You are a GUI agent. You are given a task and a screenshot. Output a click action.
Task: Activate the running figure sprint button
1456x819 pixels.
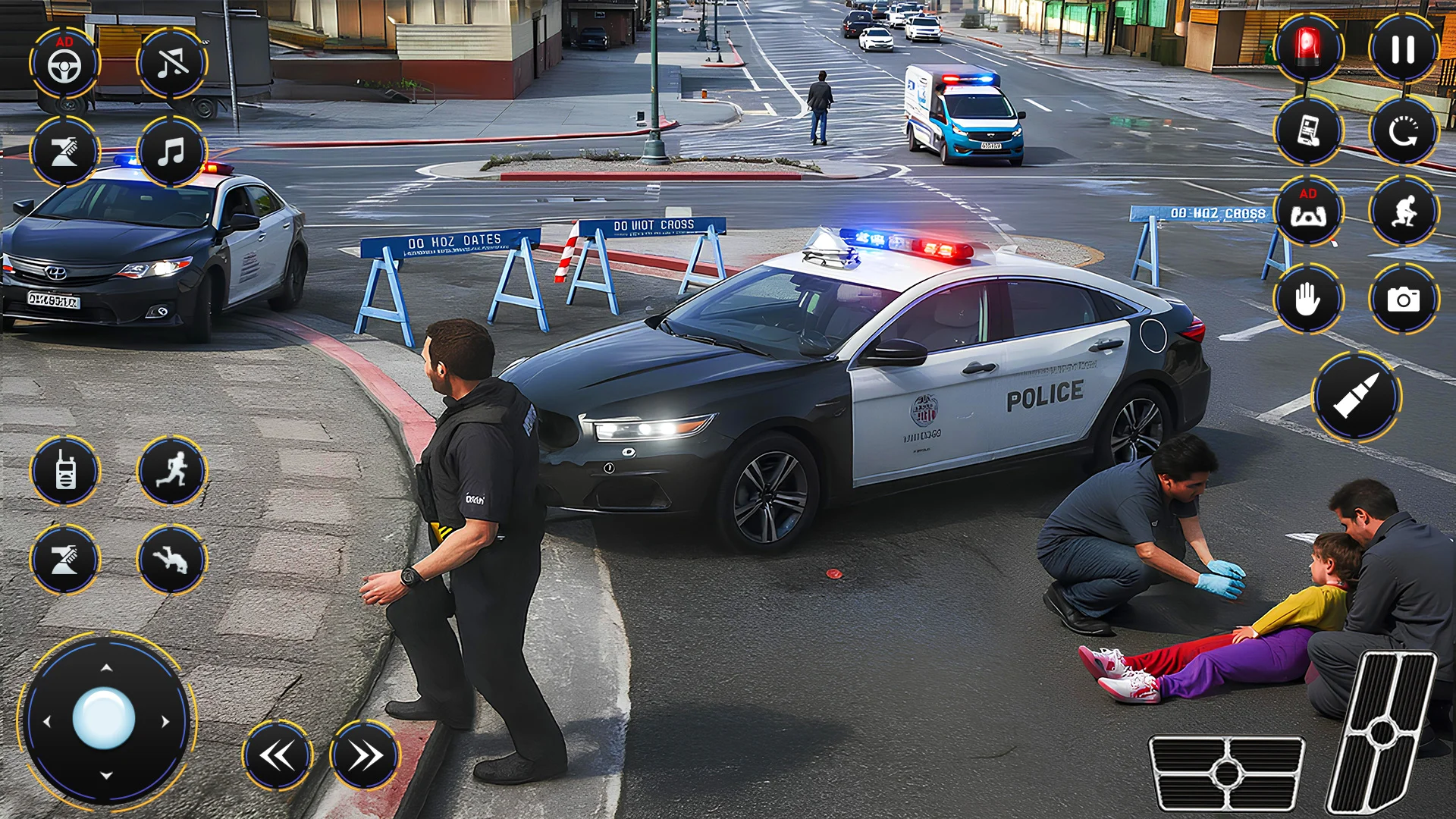click(x=172, y=472)
